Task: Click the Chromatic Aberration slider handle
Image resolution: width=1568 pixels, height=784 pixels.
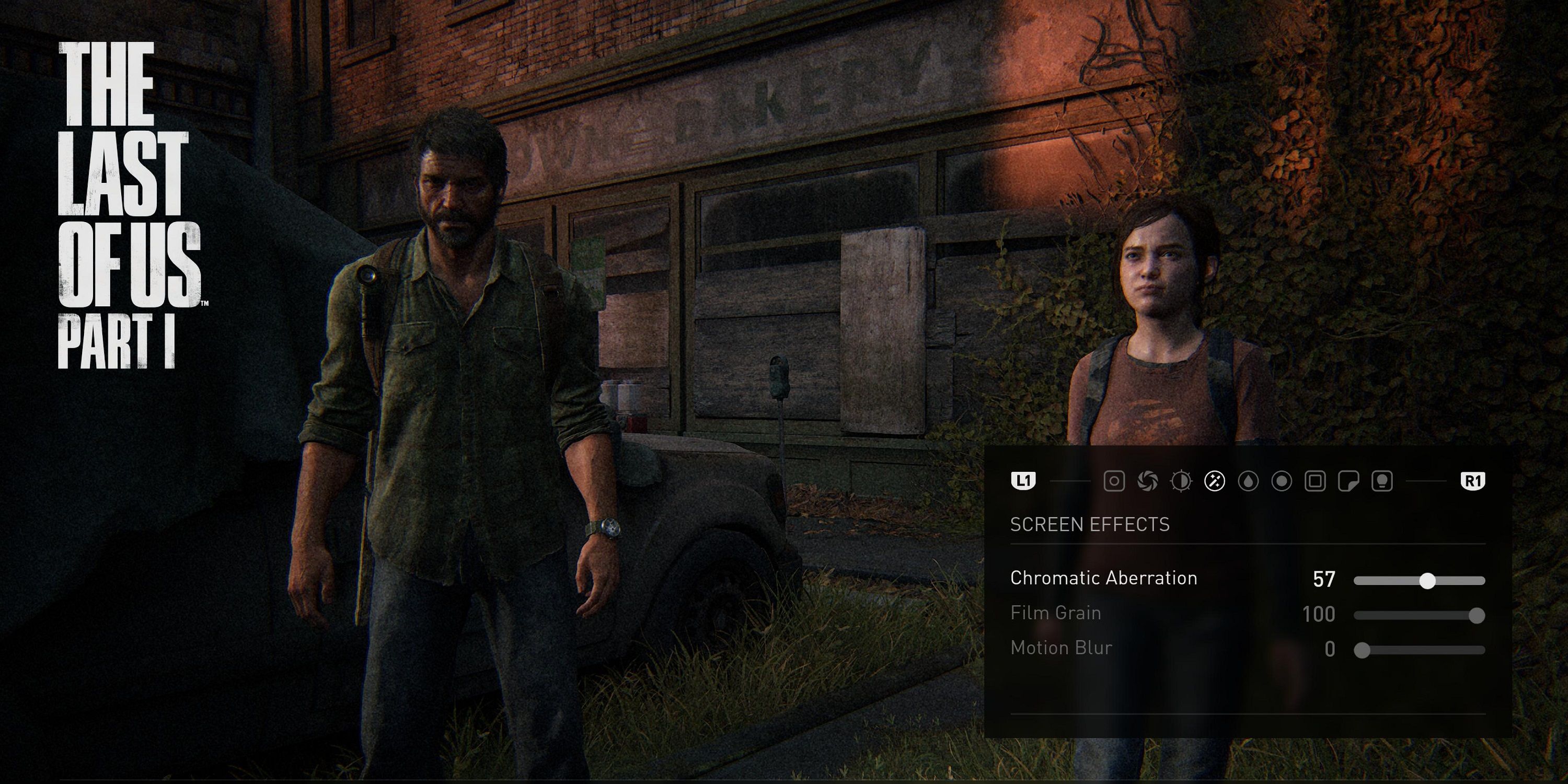Action: pyautogui.click(x=1427, y=581)
